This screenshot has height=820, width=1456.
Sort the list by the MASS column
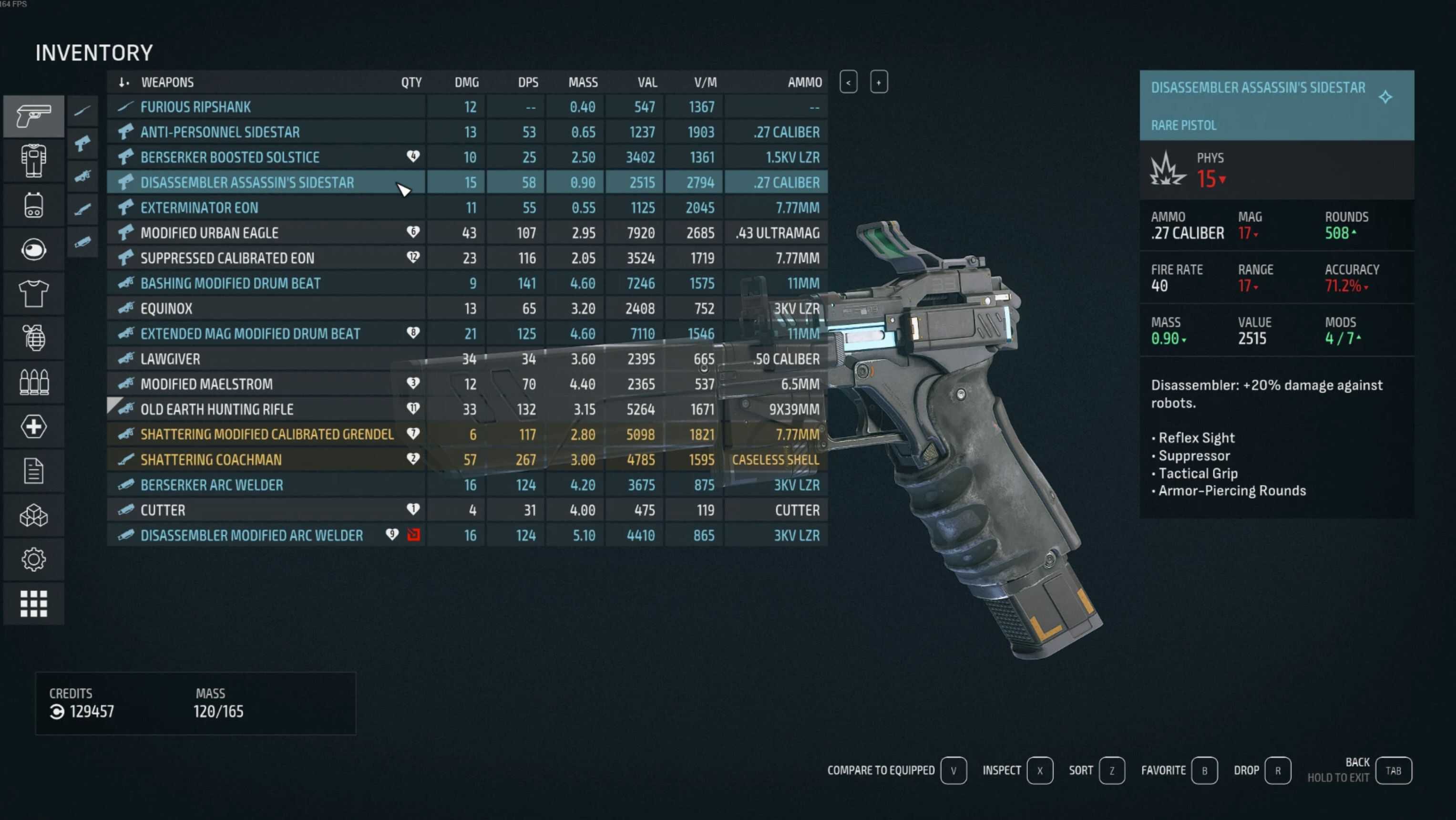583,83
